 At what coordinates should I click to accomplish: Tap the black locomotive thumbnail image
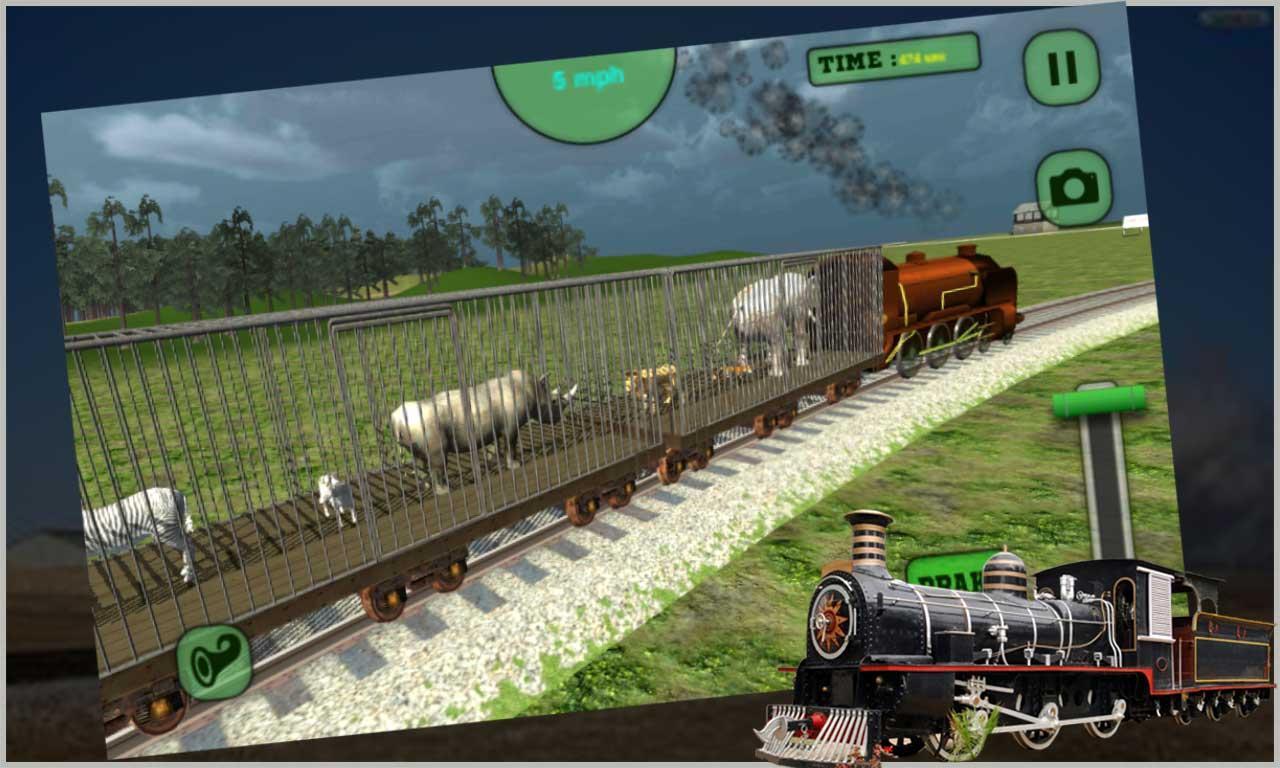pyautogui.click(x=1000, y=650)
